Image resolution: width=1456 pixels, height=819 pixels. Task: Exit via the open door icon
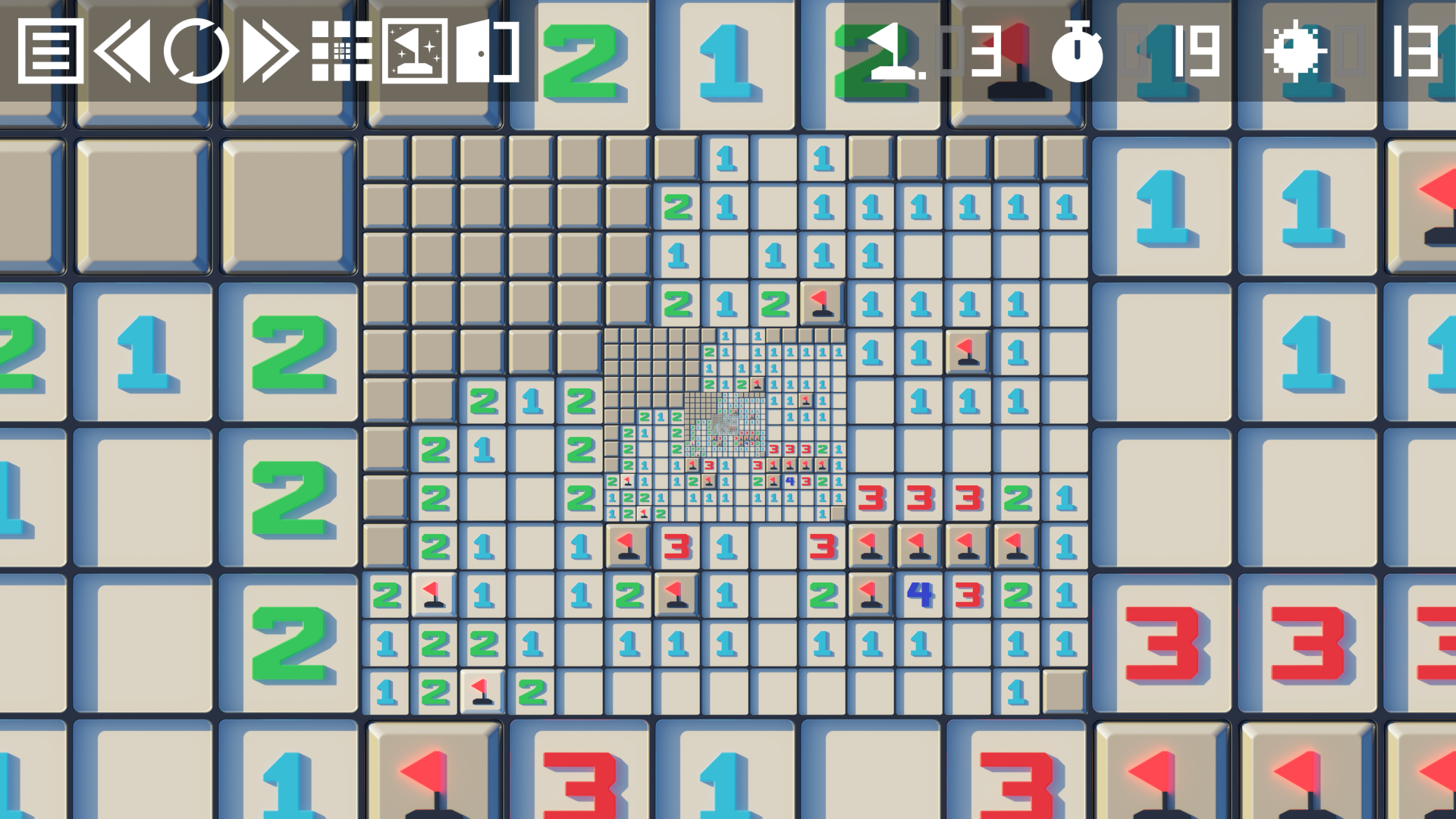(x=487, y=51)
